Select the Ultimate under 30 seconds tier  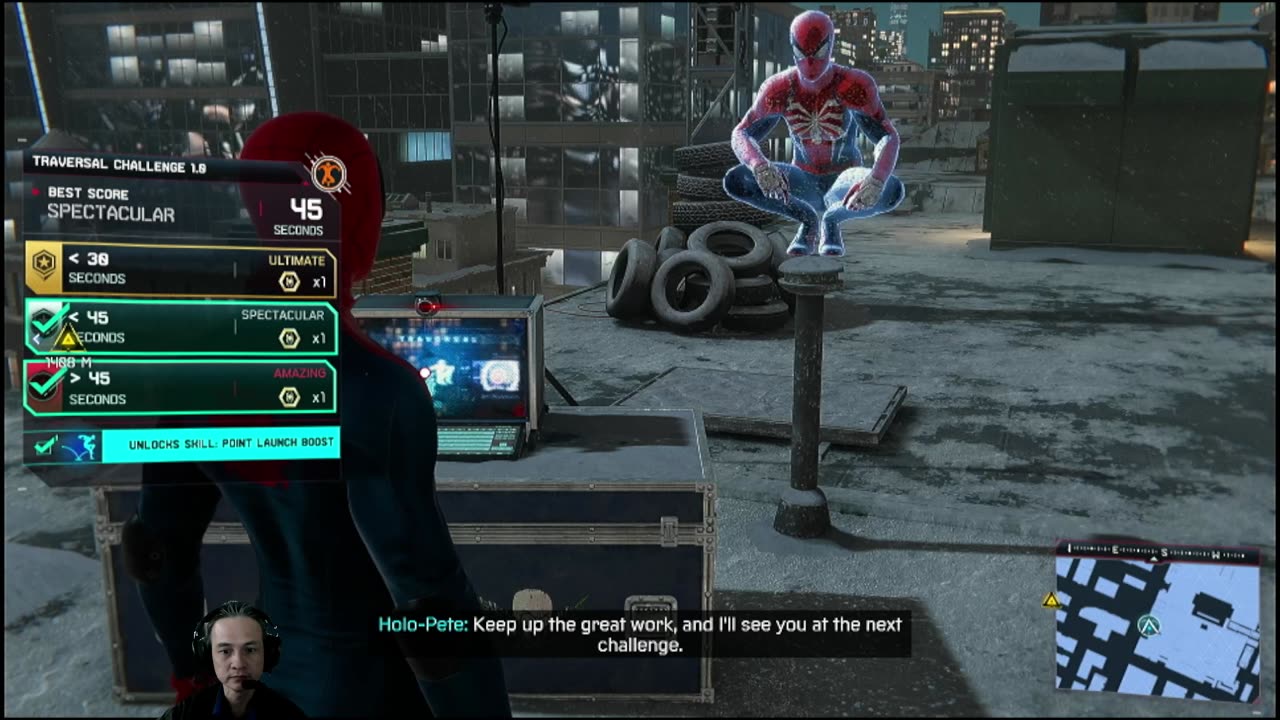click(x=180, y=269)
